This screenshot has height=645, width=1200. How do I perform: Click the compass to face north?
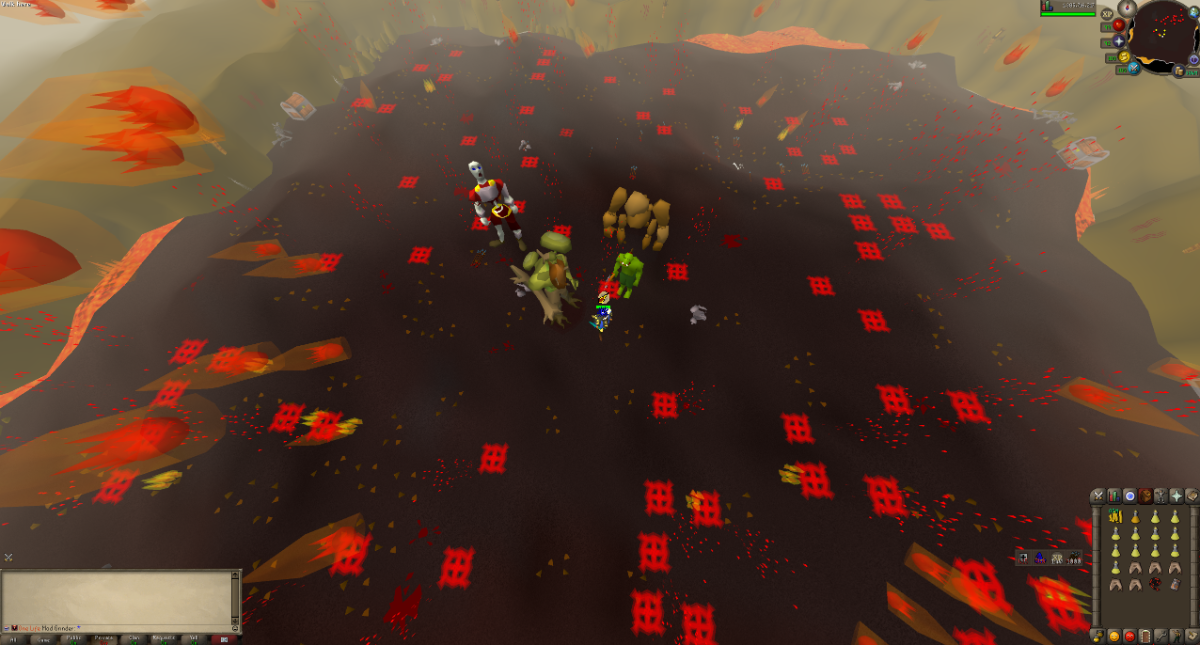1128,8
